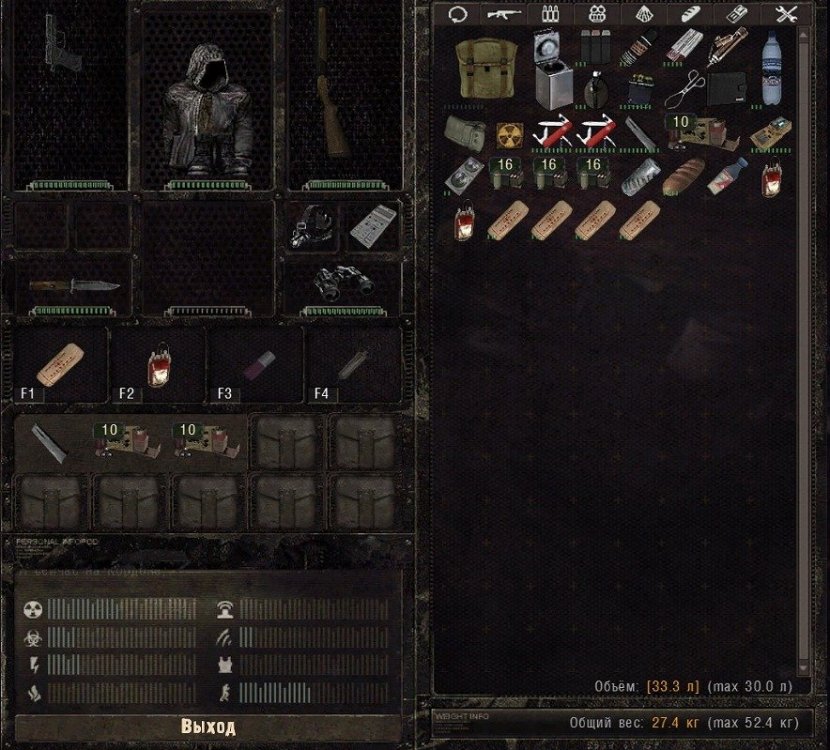
Task: Select the water bottle item
Action: [x=772, y=70]
